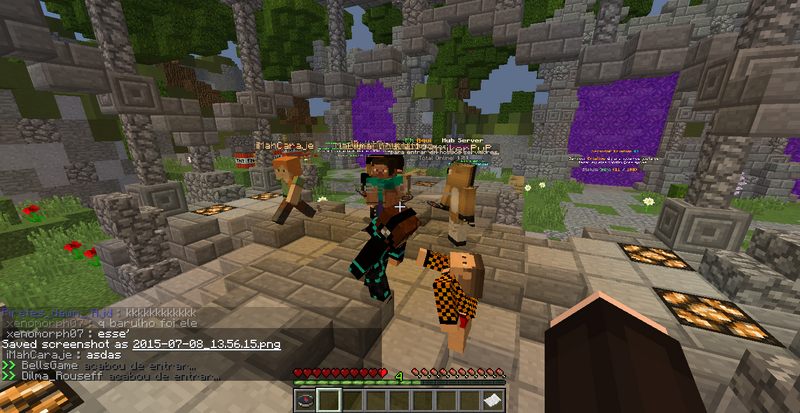
Task: Open the saved screenshot link 2015-07-08_13.56.15.png
Action: [x=206, y=344]
